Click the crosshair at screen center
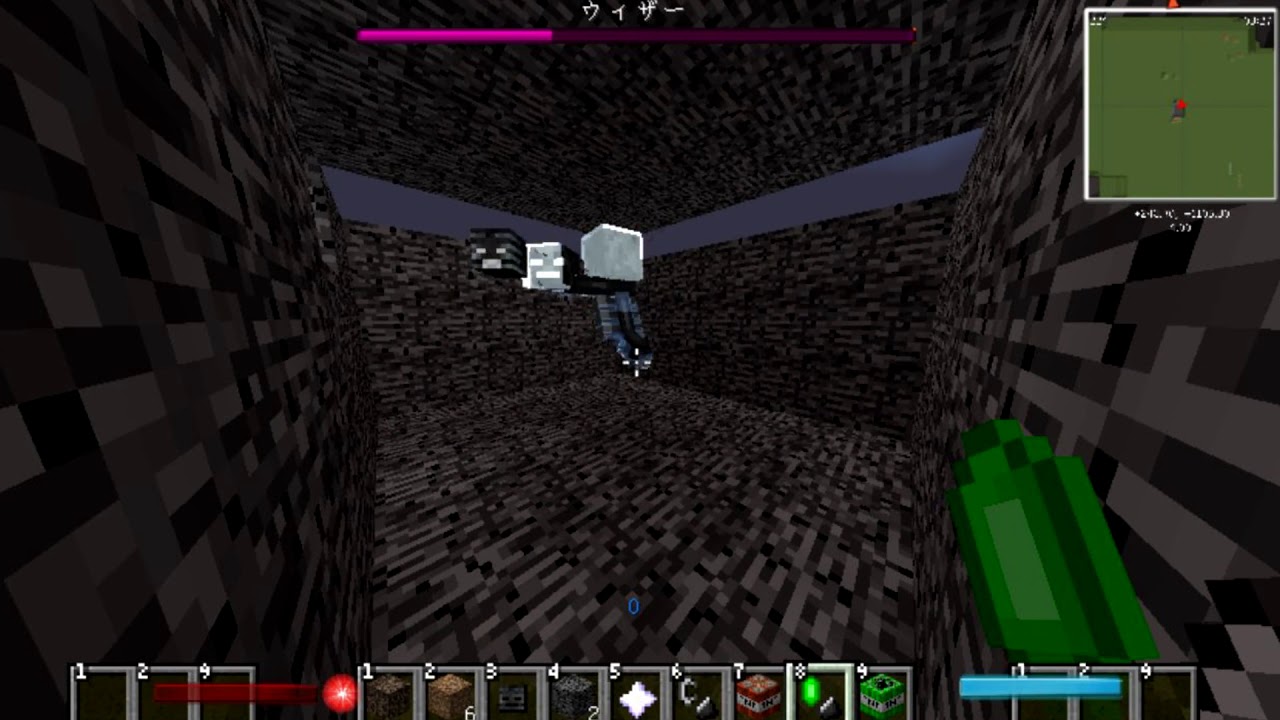The height and width of the screenshot is (720, 1280). [x=637, y=360]
